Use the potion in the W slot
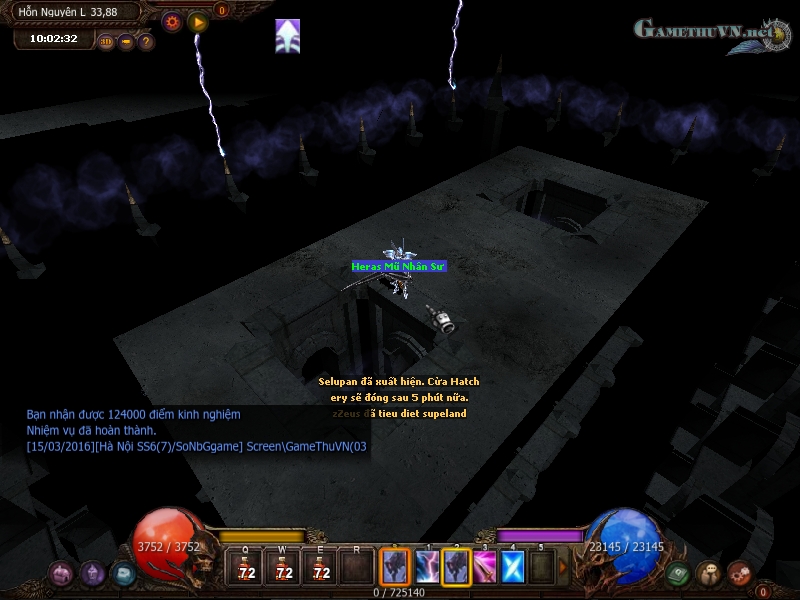 coord(284,568)
